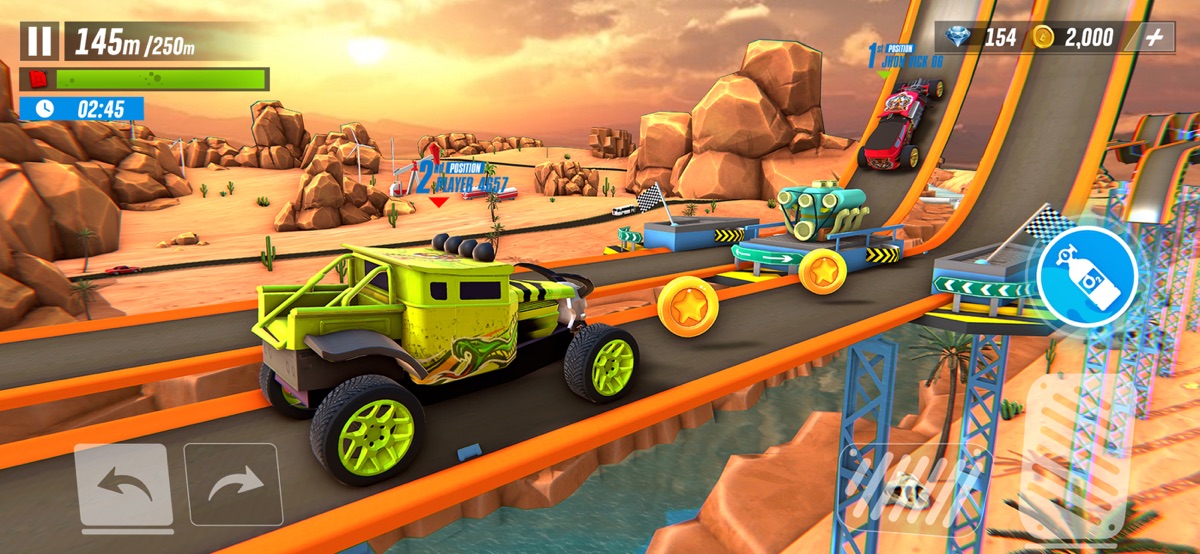The width and height of the screenshot is (1200, 554).
Task: Activate the nitro boost canister button
Action: coord(1087,275)
